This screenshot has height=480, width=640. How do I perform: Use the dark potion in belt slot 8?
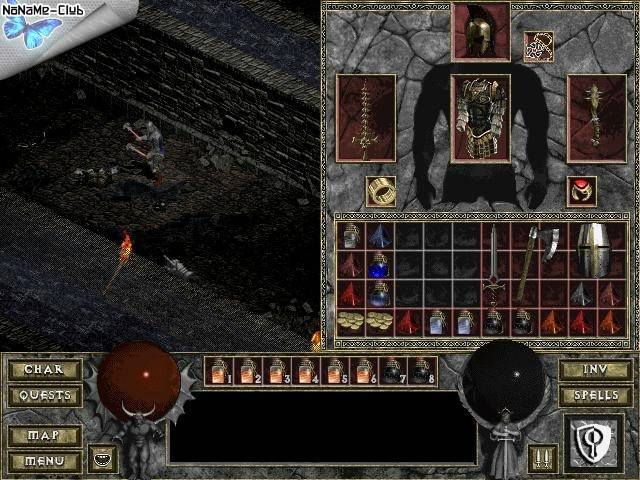[x=422, y=371]
